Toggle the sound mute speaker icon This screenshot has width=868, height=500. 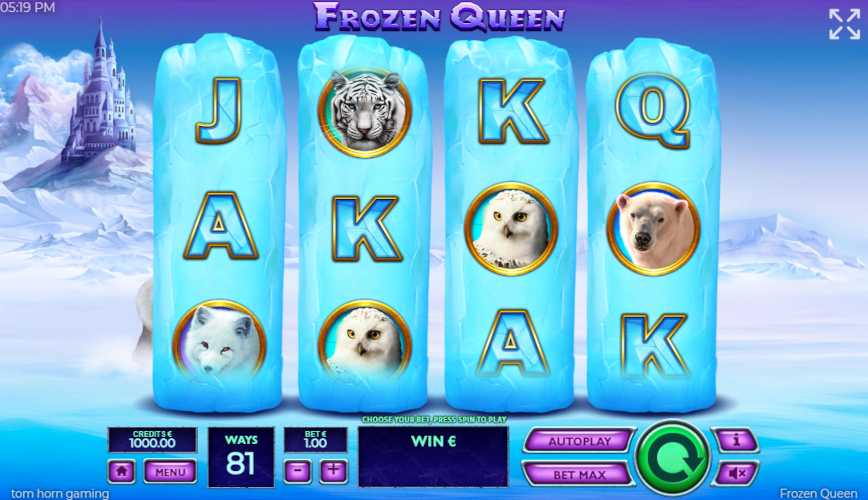point(735,472)
